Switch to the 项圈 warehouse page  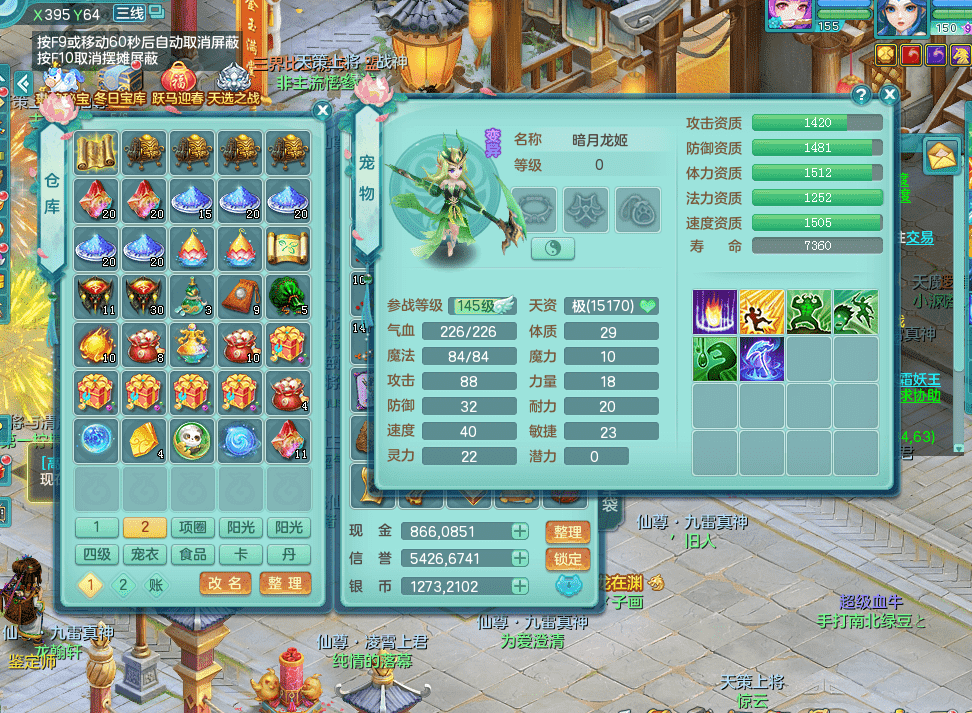click(194, 528)
